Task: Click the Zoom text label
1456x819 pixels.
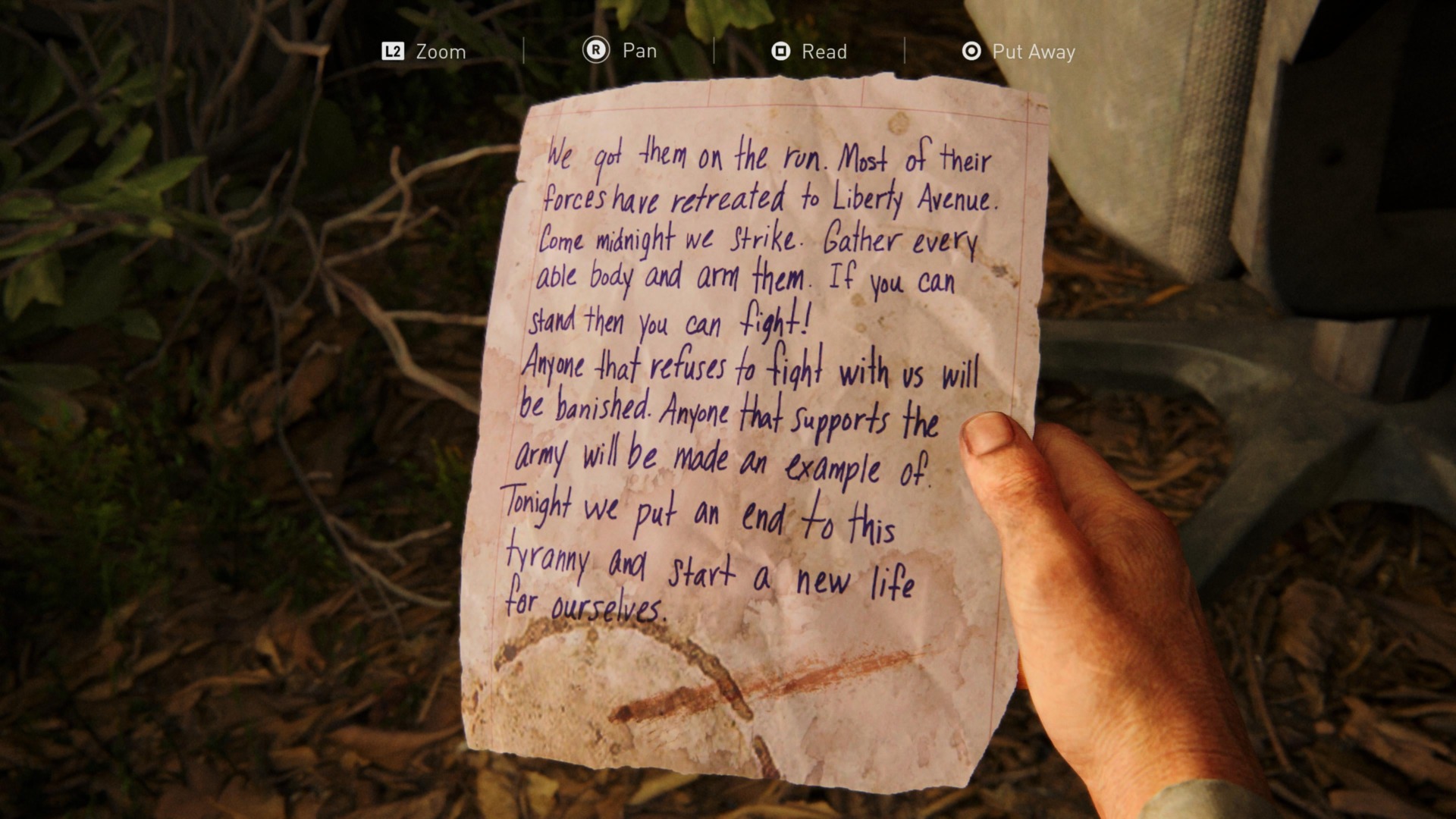Action: click(440, 52)
